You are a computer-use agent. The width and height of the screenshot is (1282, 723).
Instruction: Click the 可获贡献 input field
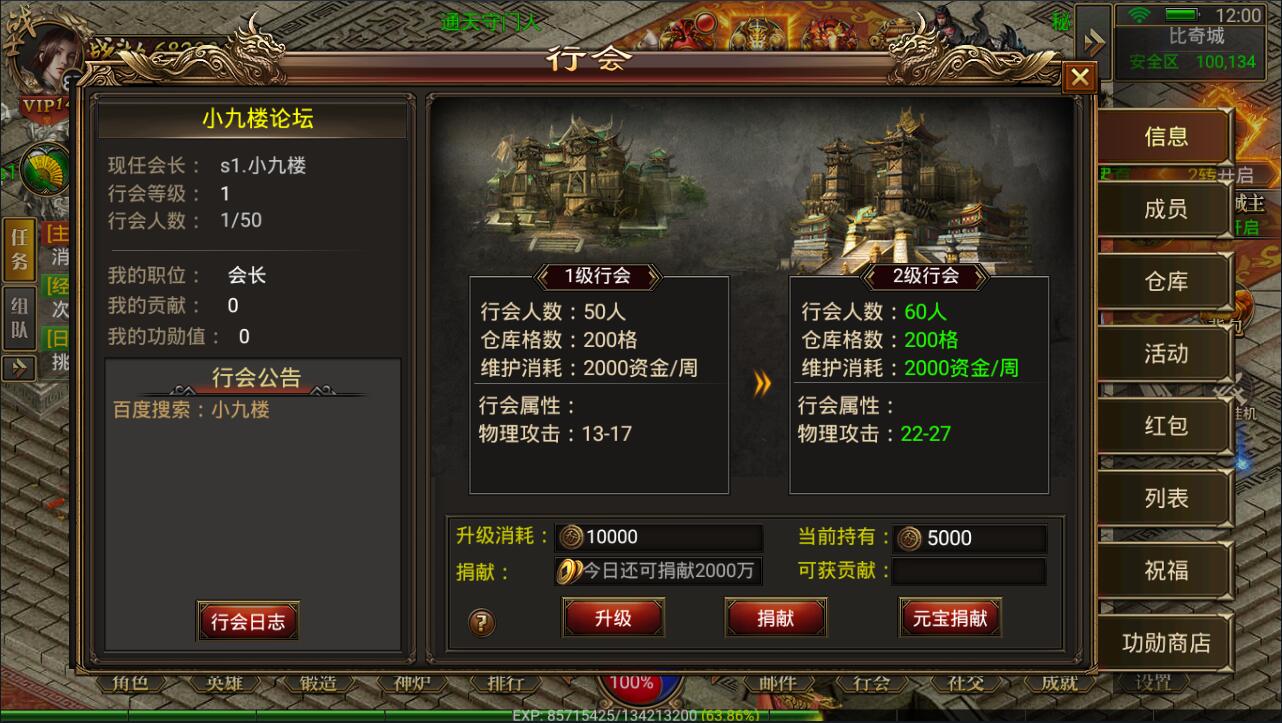(970, 572)
